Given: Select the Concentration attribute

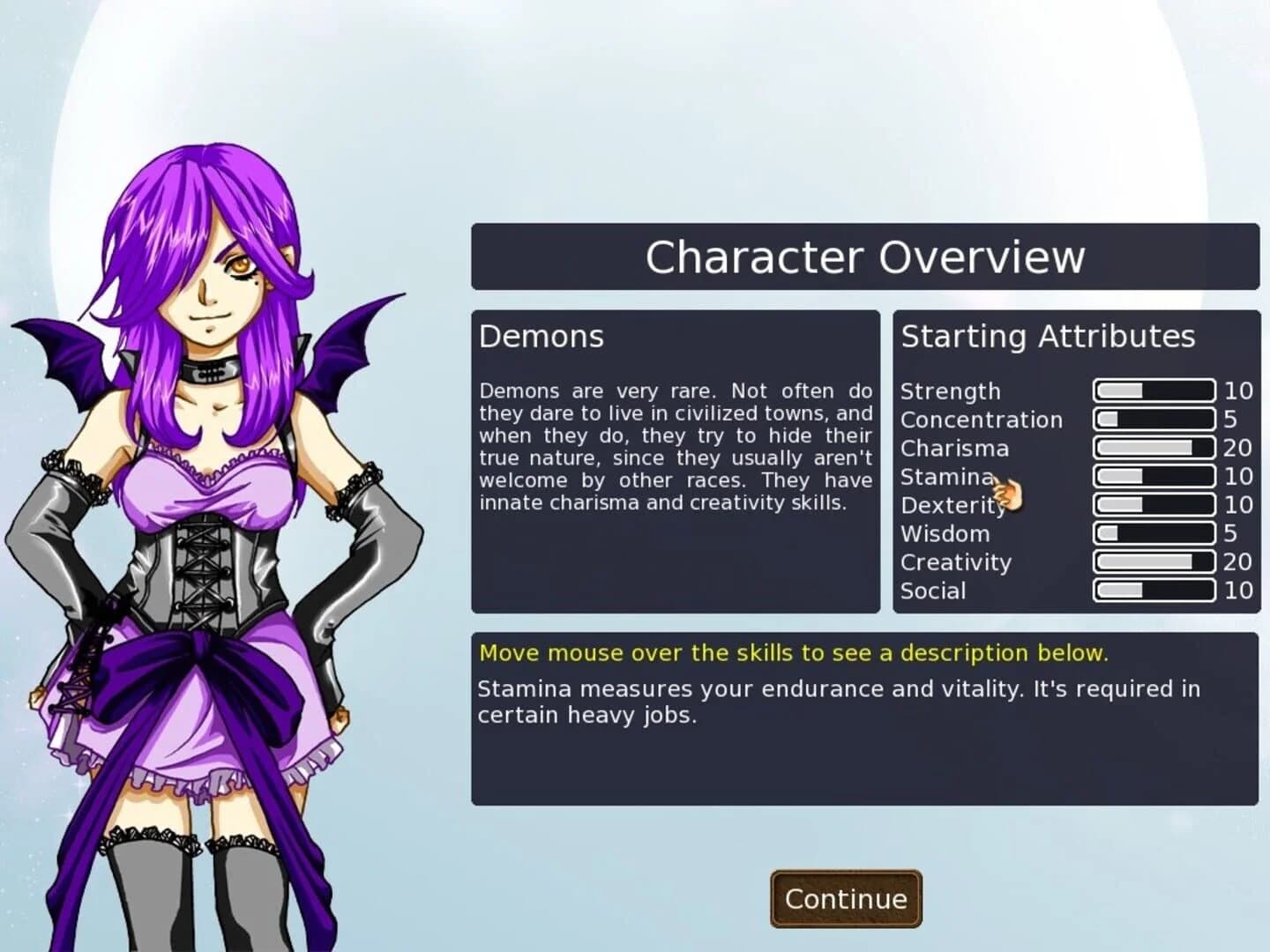Looking at the screenshot, I should point(981,420).
